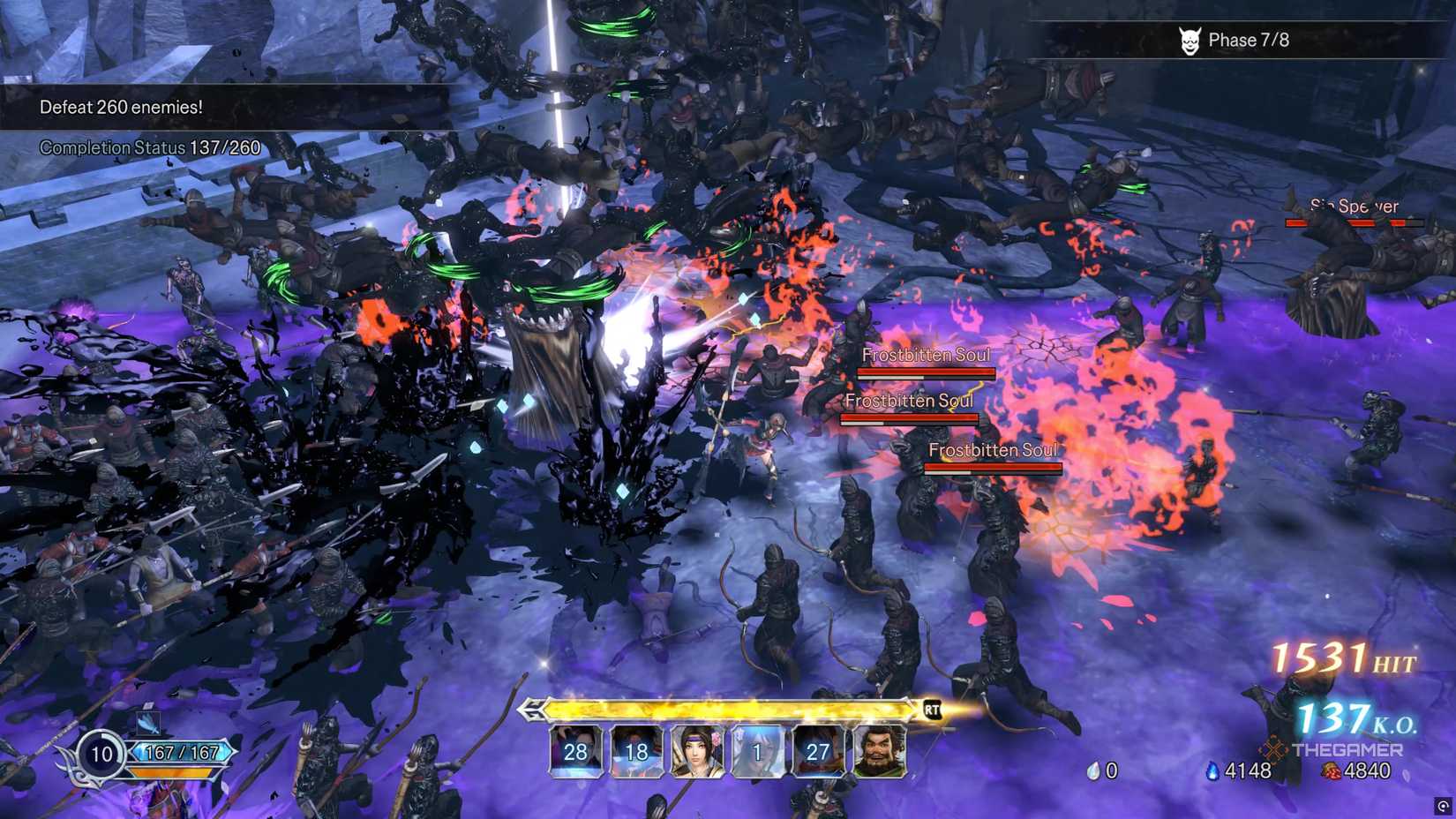Select the ally portrait showing 18
The image size is (1456, 819).
[635, 752]
